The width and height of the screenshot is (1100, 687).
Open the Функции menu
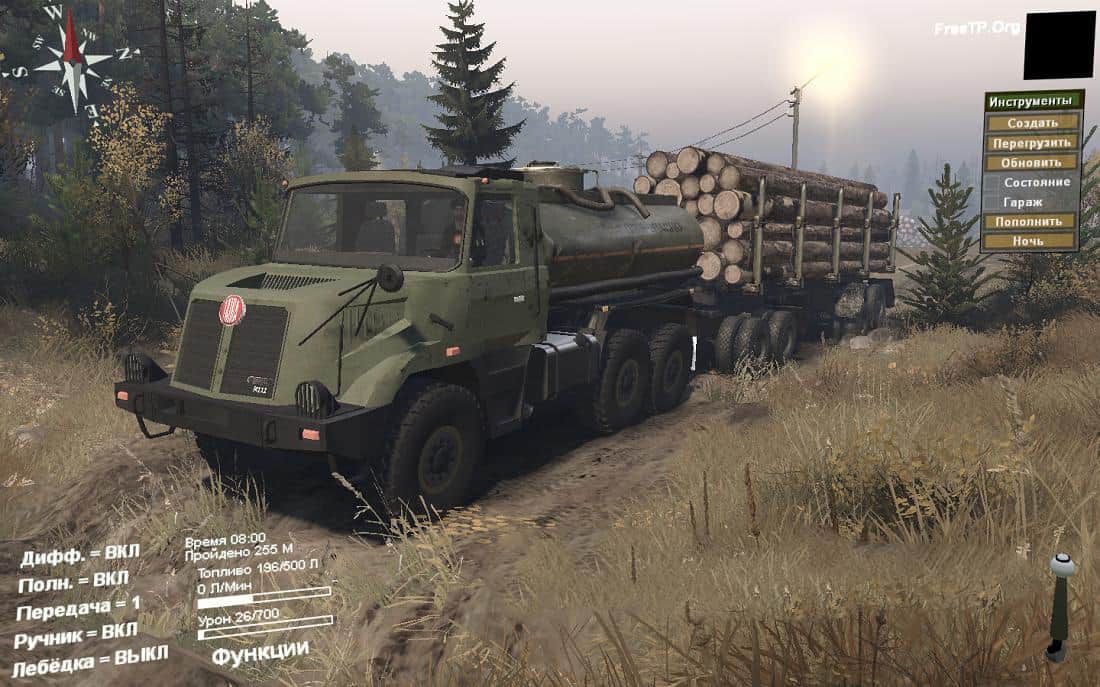[260, 651]
